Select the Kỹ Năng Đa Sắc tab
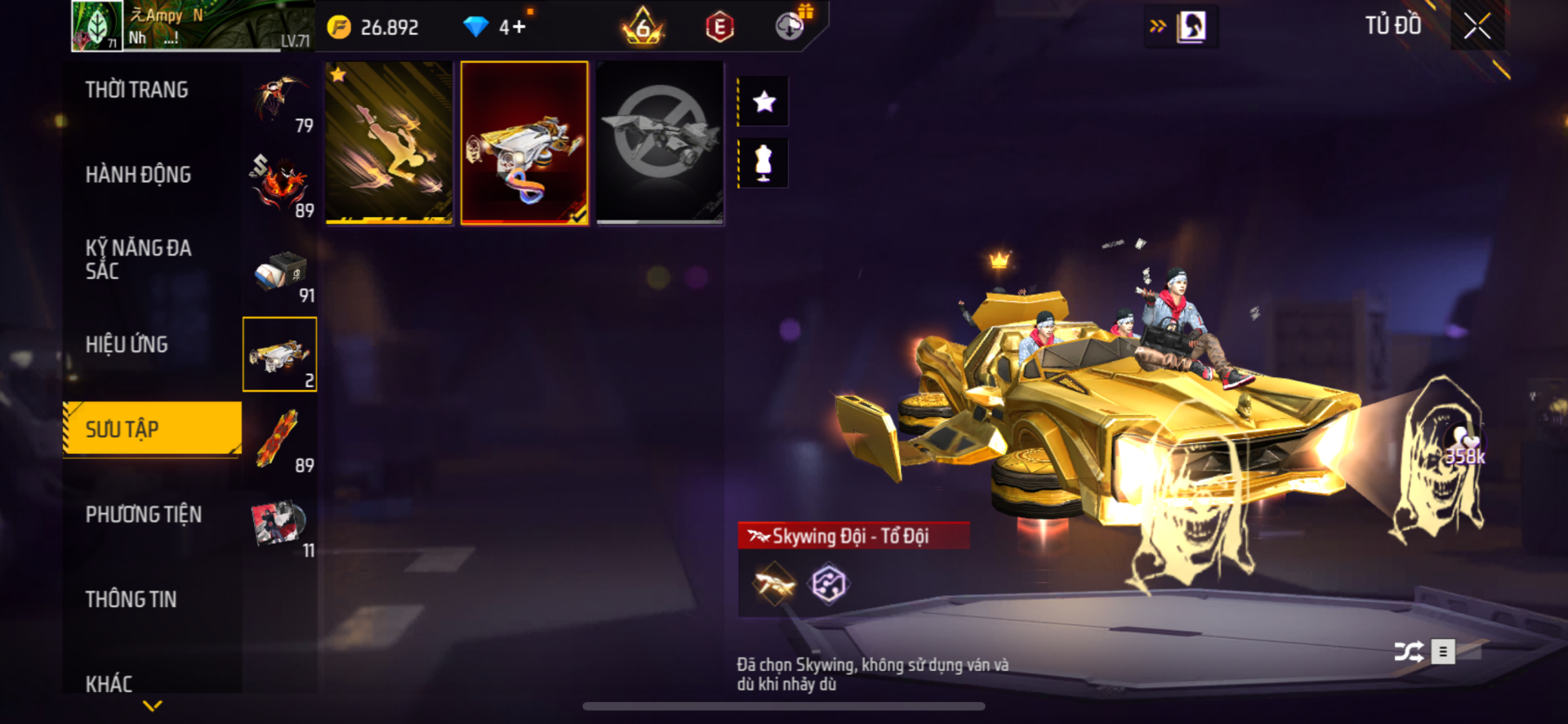 139,260
